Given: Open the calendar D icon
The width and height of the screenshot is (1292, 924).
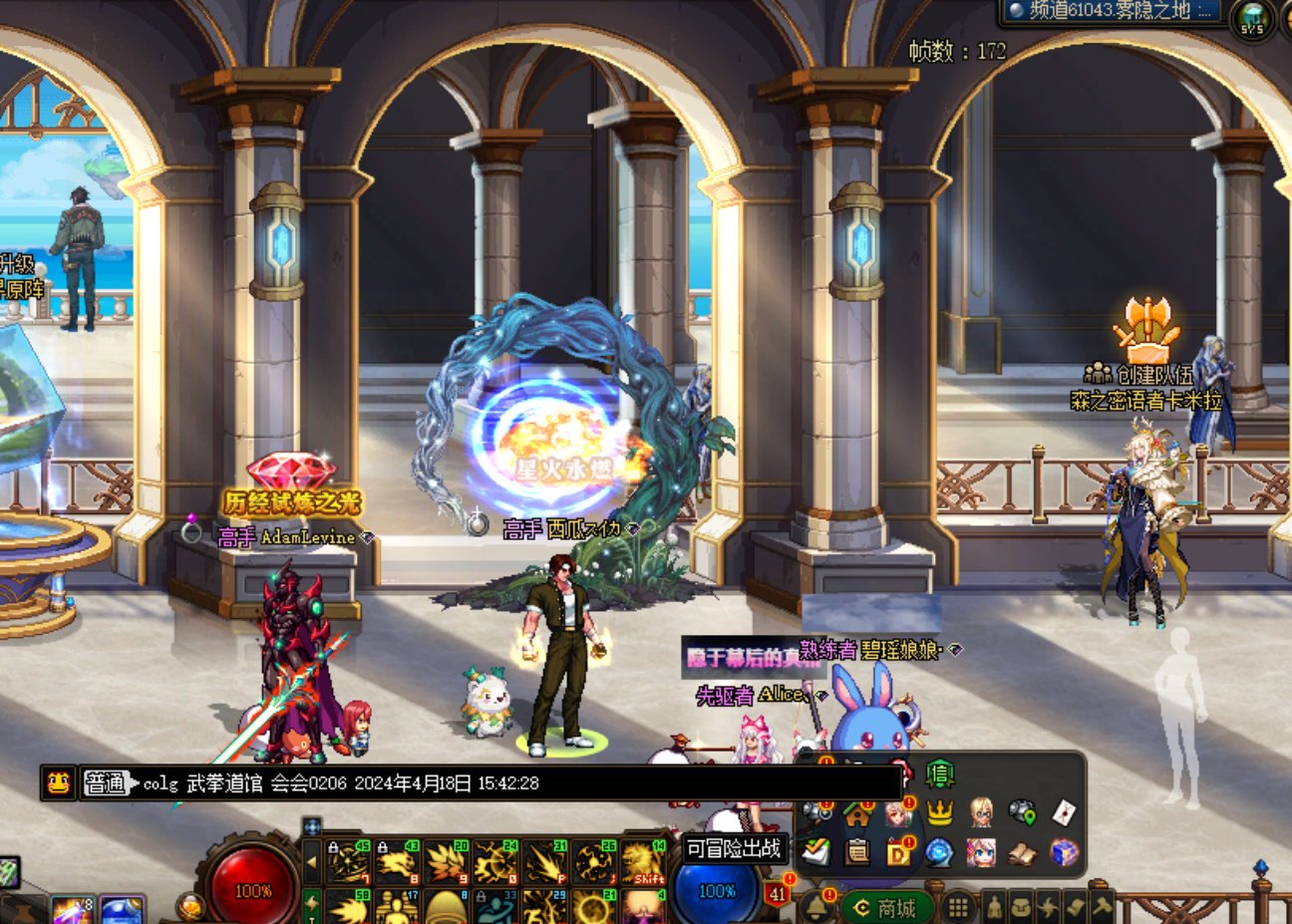Looking at the screenshot, I should pyautogui.click(x=898, y=853).
